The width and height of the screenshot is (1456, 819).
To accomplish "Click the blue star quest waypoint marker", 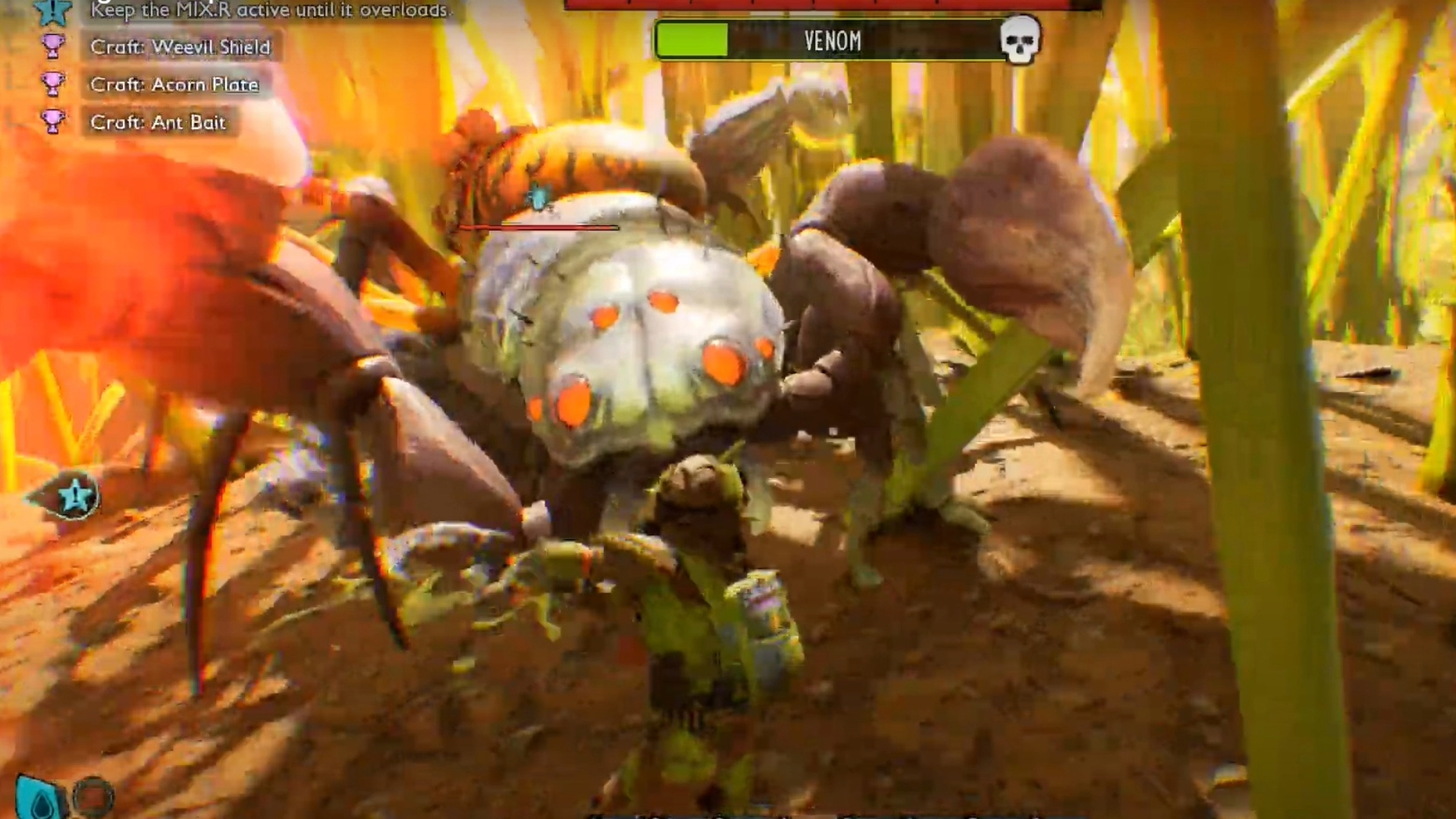I will click(74, 497).
